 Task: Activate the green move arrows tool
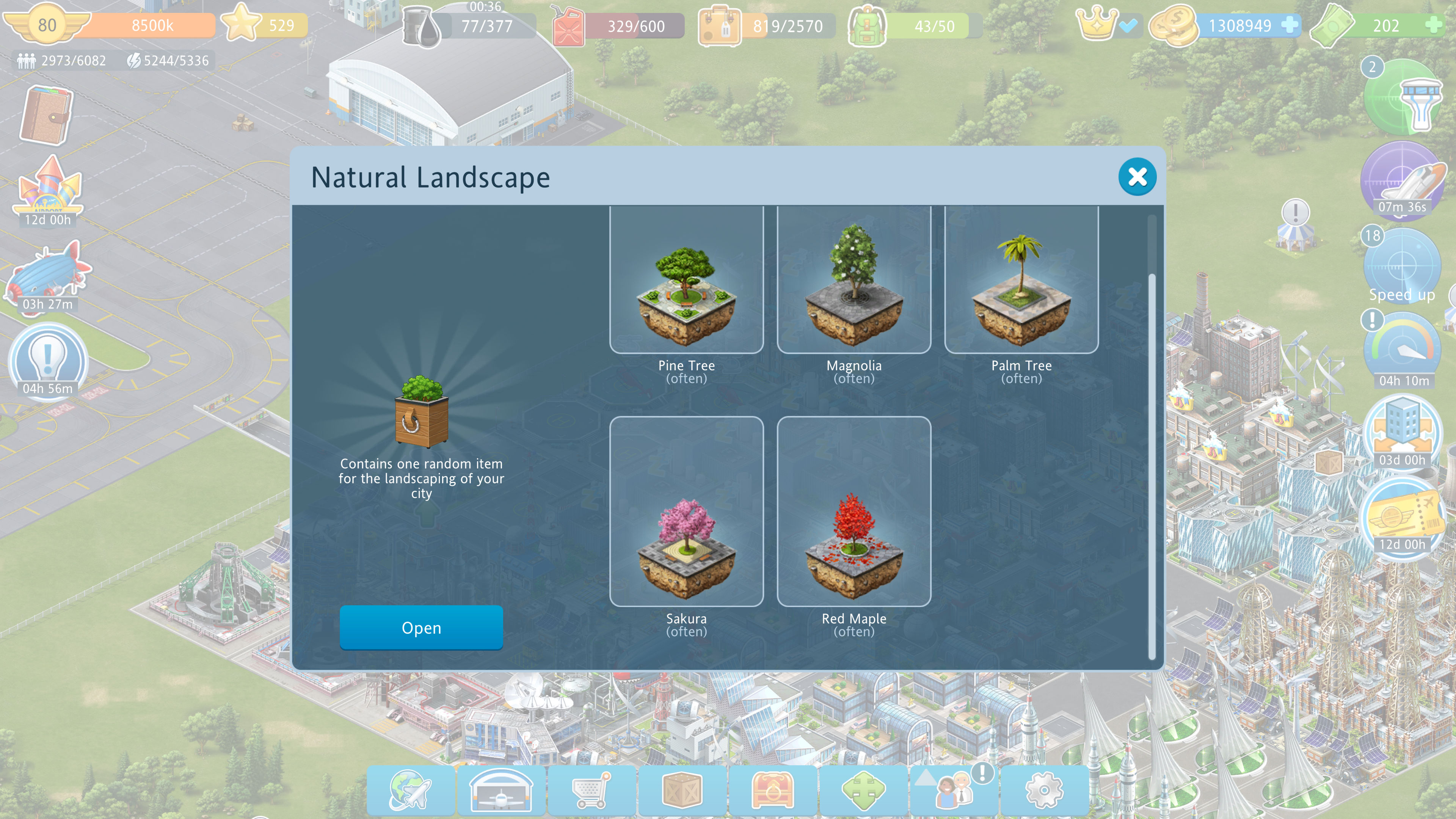[863, 789]
